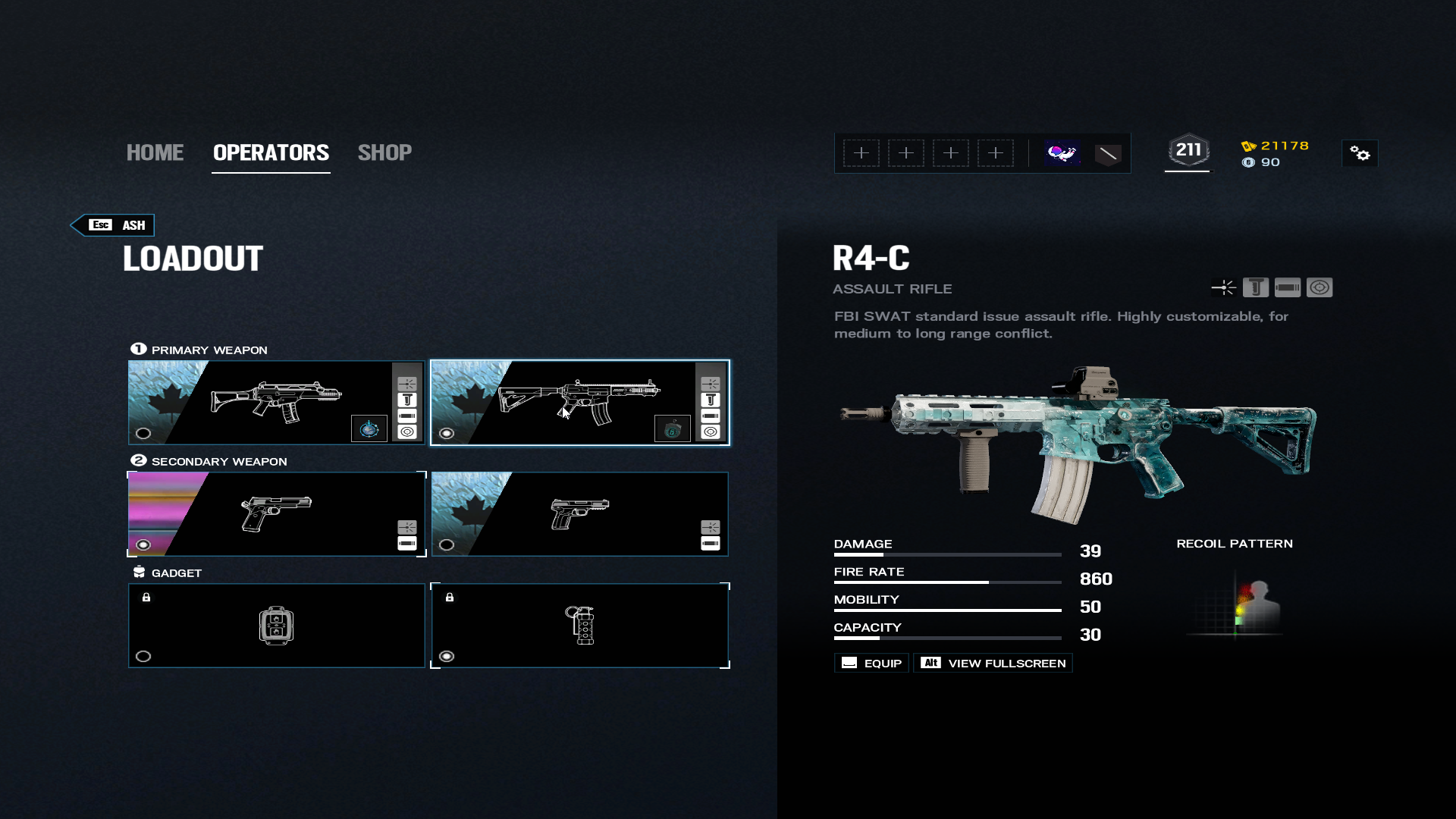Viewport: 1456px width, 819px height.
Task: Select the R4-C primary weapon tile
Action: pos(579,402)
